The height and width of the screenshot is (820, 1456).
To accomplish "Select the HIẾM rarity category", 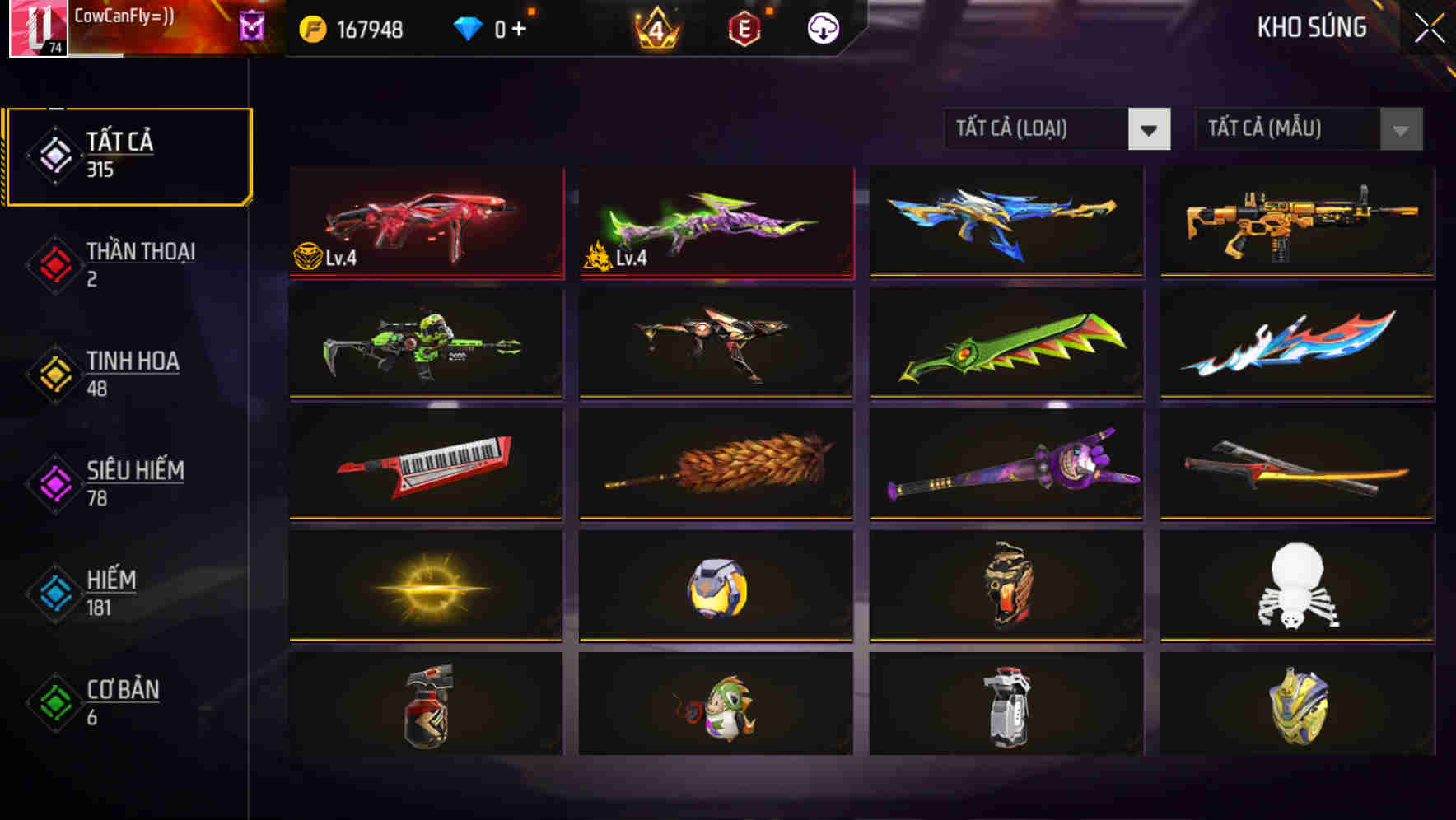I will coord(110,591).
